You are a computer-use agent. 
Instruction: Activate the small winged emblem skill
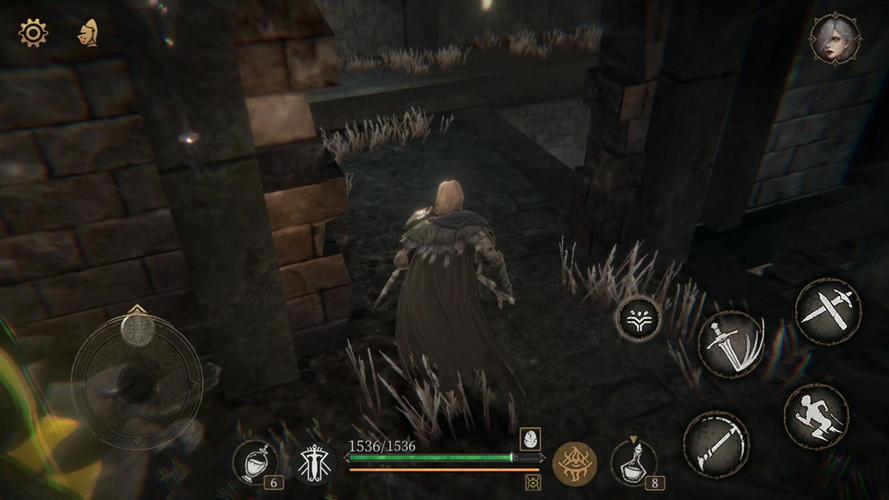(638, 318)
